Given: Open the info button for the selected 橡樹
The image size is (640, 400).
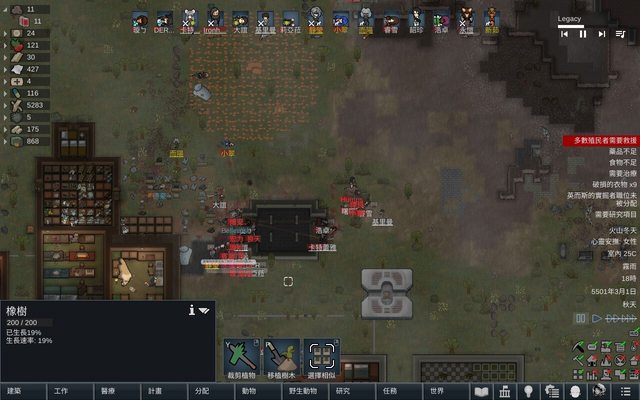Looking at the screenshot, I should pyautogui.click(x=191, y=311).
